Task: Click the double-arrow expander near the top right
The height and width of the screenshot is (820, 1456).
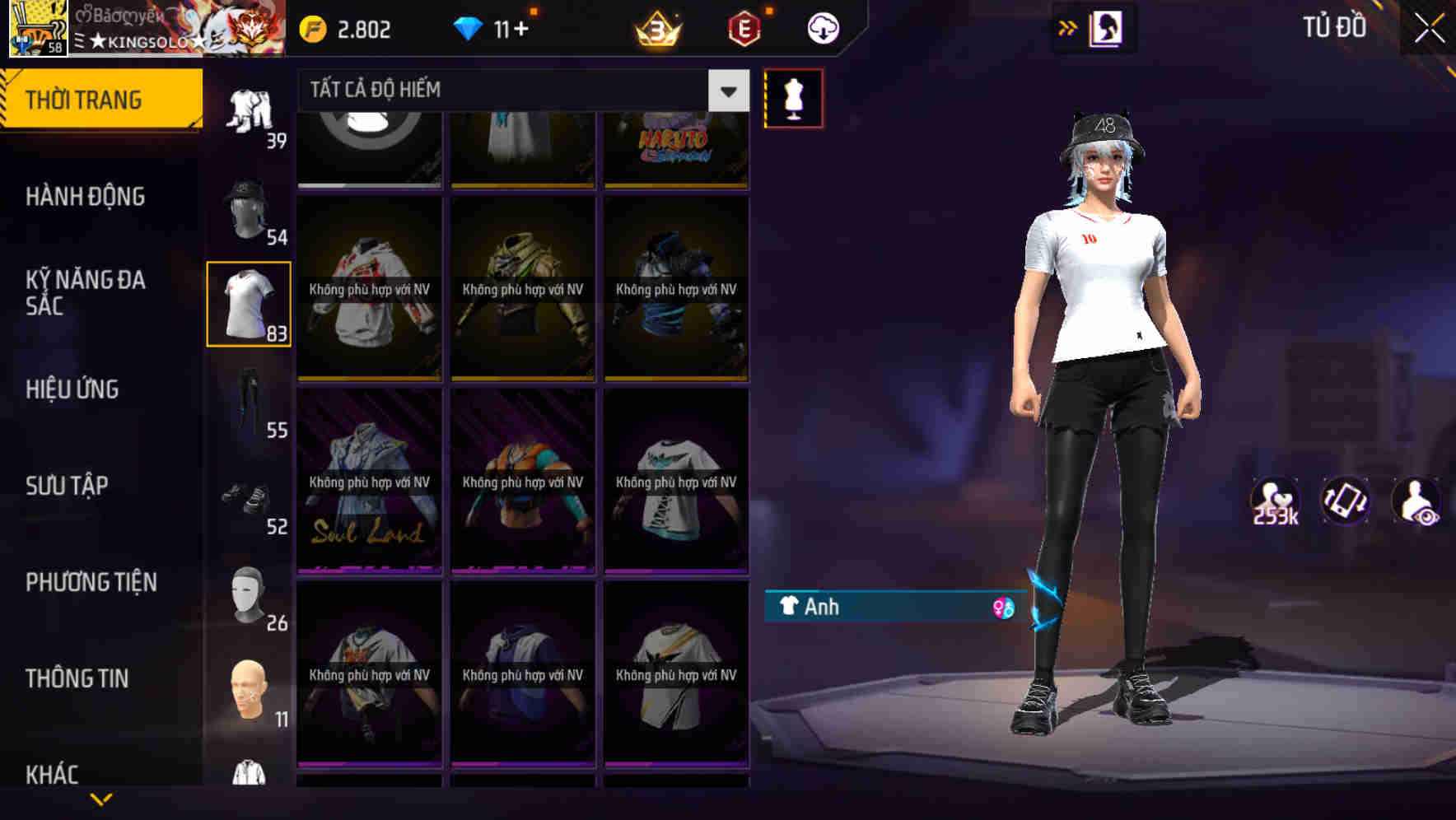Action: (1068, 27)
